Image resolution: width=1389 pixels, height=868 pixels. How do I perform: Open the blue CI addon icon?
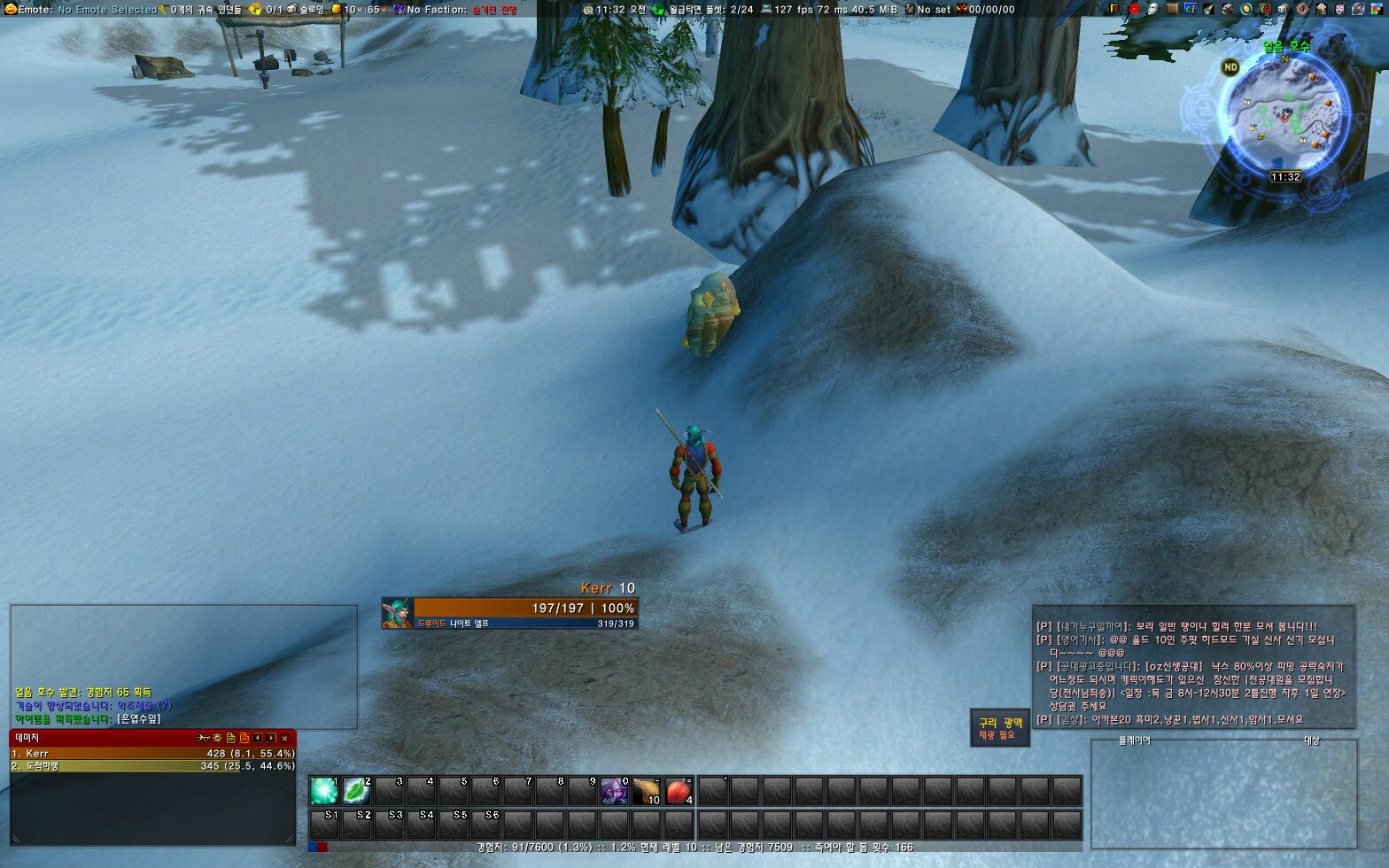[1191, 9]
